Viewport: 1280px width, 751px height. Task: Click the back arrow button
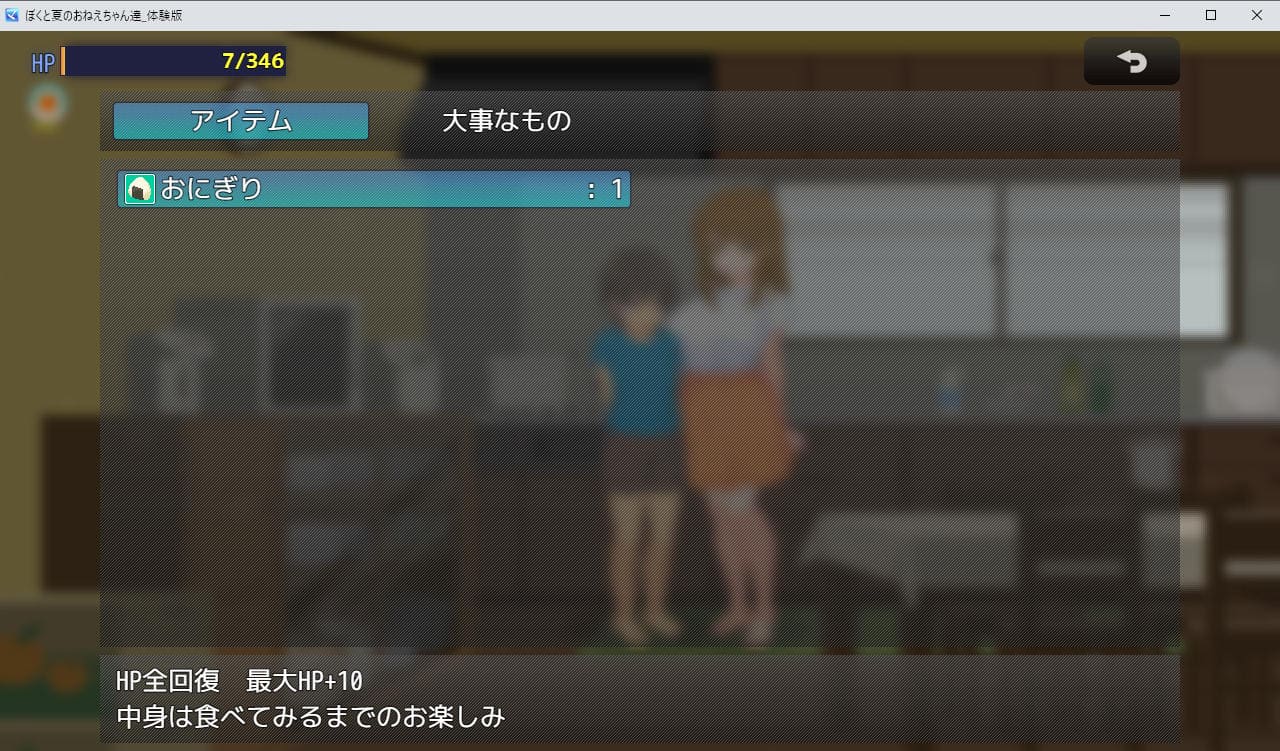(x=1131, y=62)
